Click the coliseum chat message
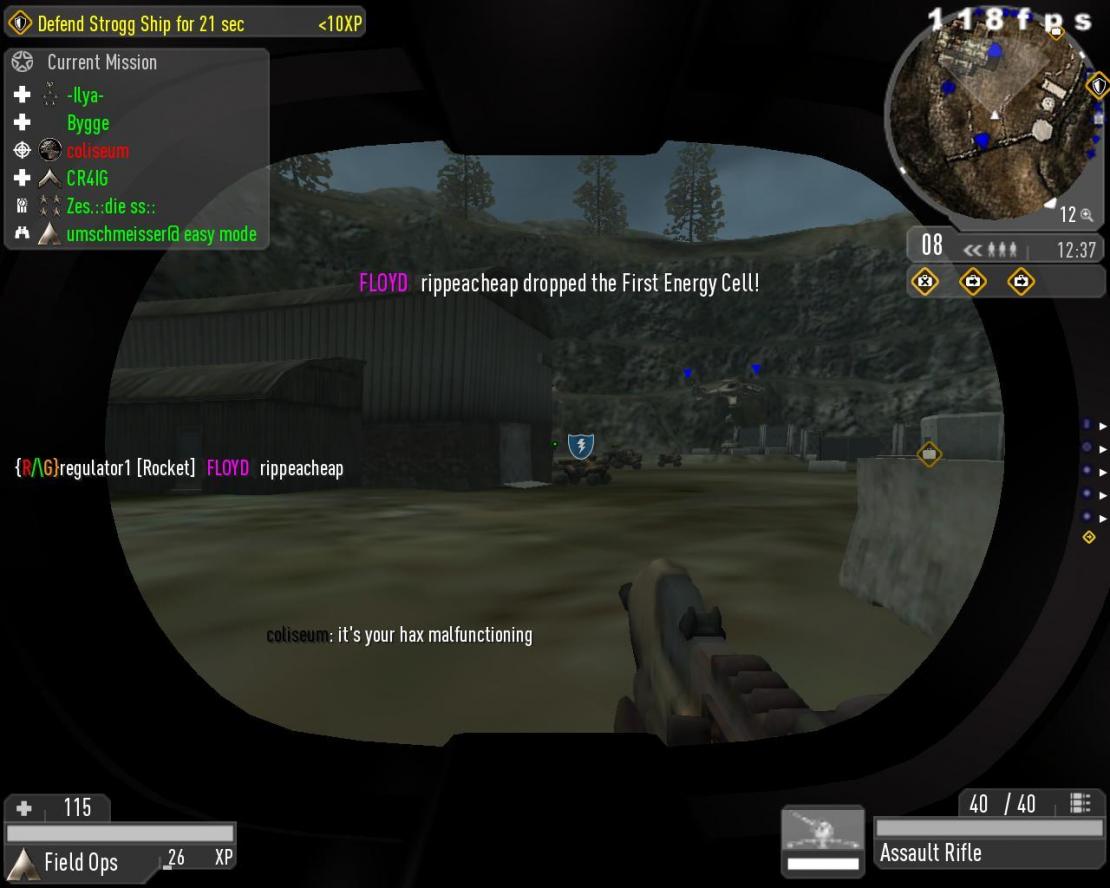The height and width of the screenshot is (888, 1110). point(399,635)
